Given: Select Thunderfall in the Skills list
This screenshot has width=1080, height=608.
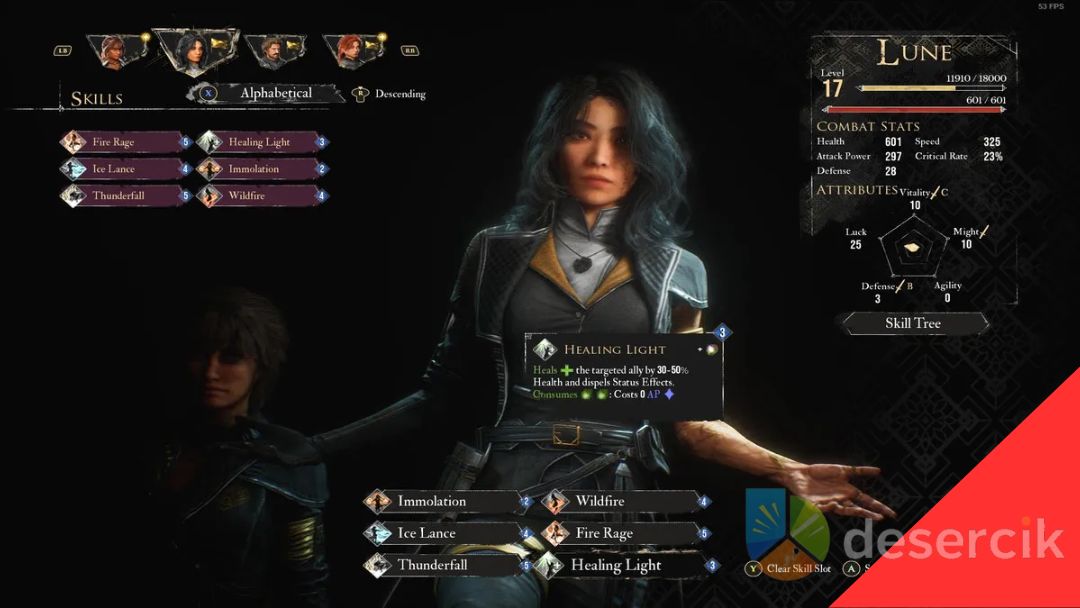Looking at the screenshot, I should click(125, 196).
